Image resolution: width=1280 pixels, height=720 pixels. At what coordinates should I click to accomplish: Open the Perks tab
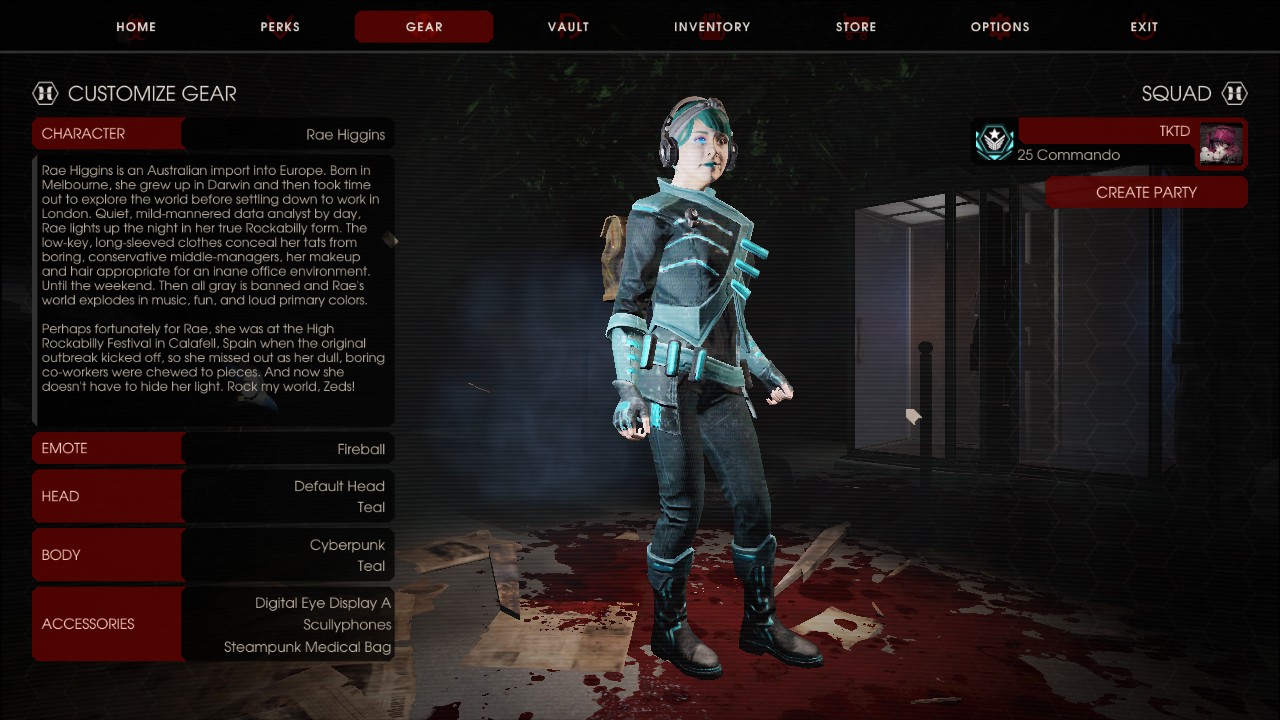click(280, 27)
